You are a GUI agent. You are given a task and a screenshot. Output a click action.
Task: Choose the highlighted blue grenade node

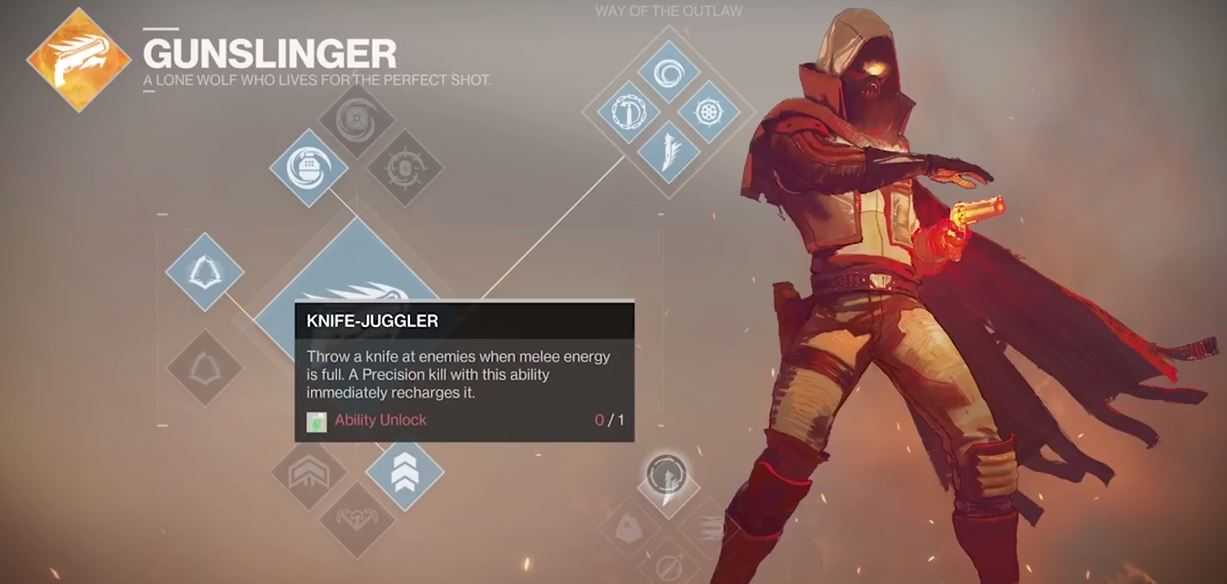[x=309, y=168]
